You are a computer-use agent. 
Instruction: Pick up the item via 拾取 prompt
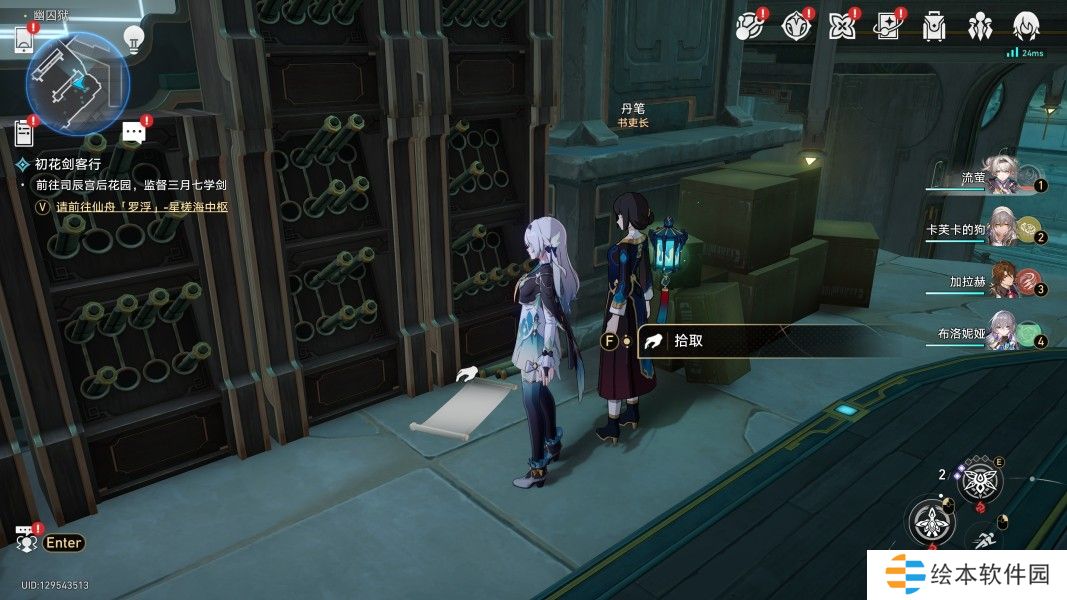(x=688, y=341)
